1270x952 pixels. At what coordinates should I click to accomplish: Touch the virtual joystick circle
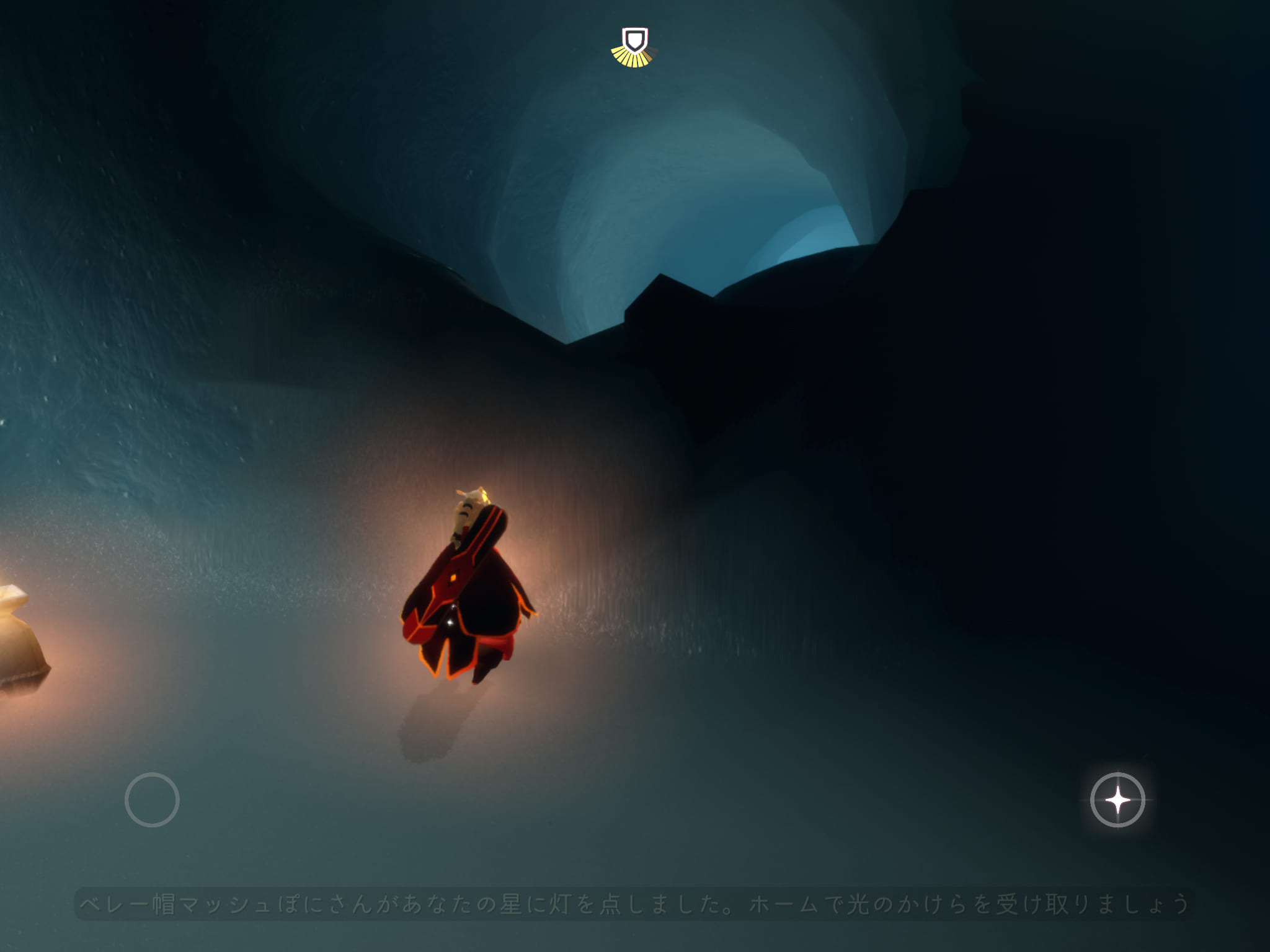click(152, 800)
